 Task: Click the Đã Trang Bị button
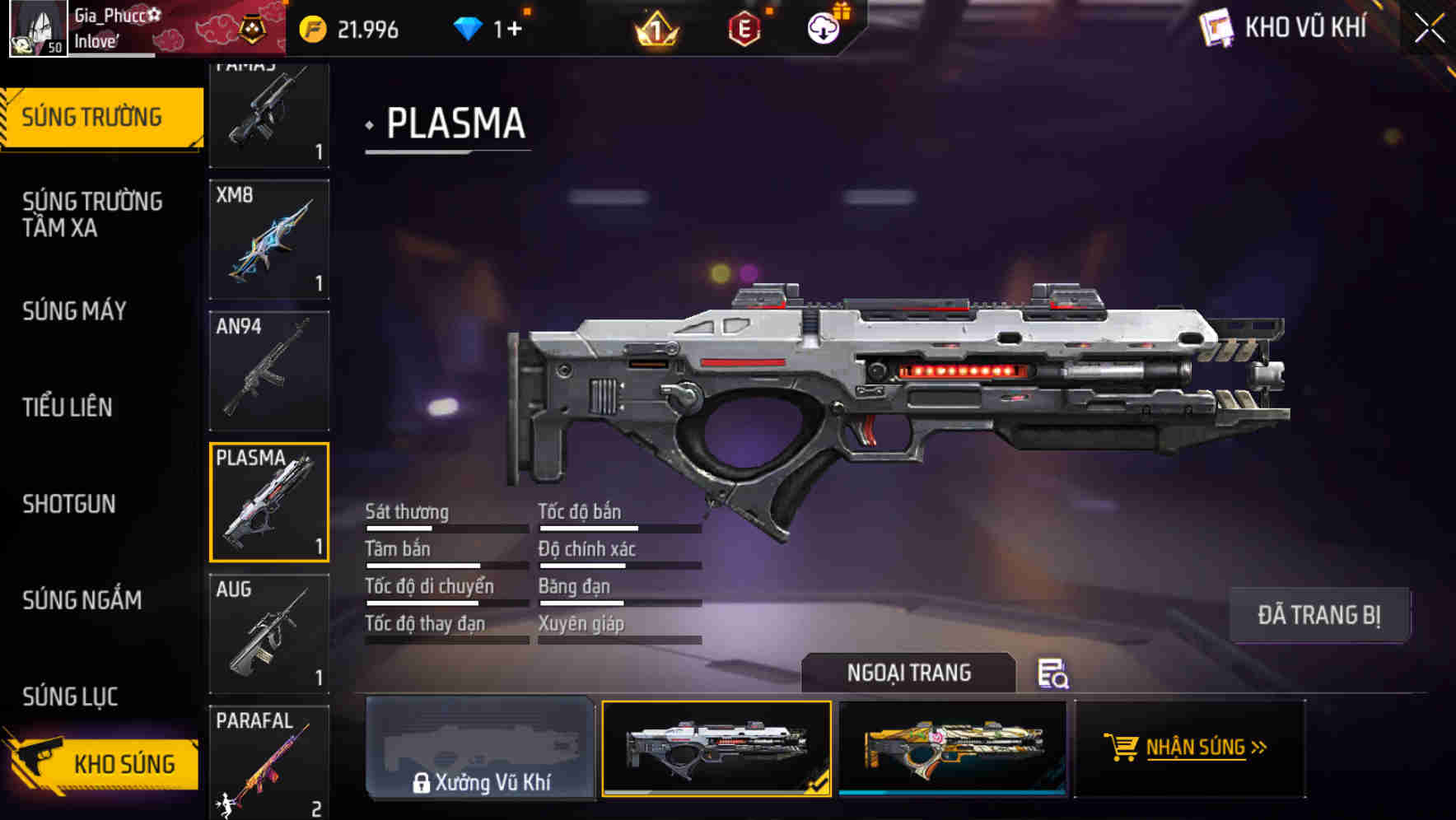coord(1318,615)
